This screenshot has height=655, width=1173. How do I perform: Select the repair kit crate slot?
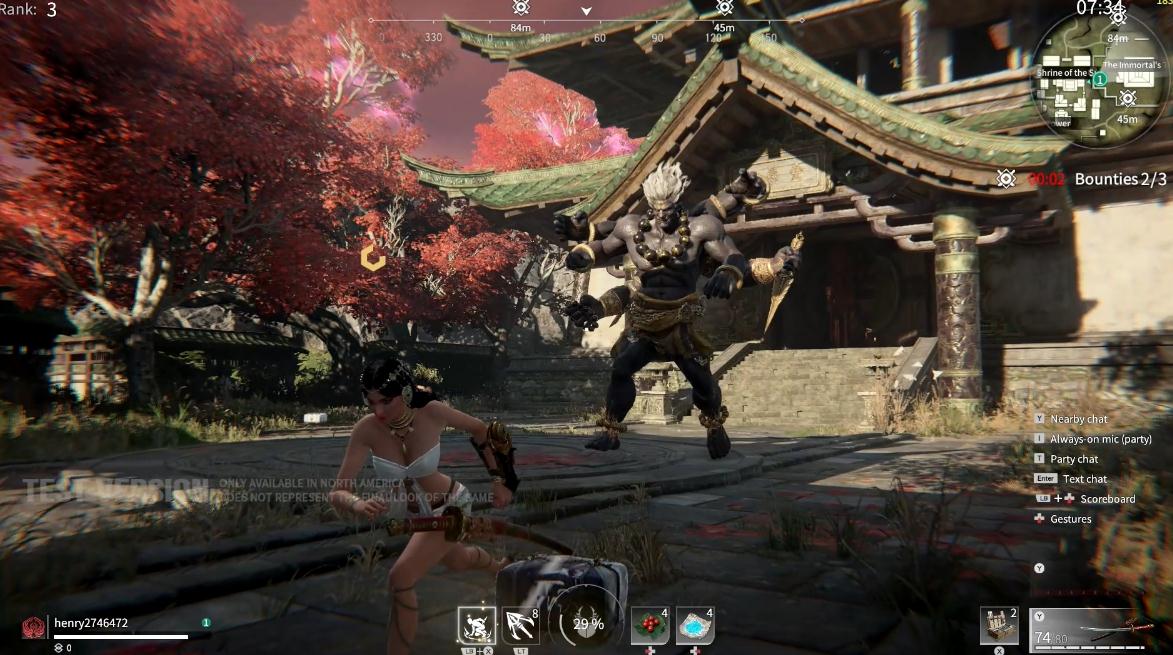(998, 626)
